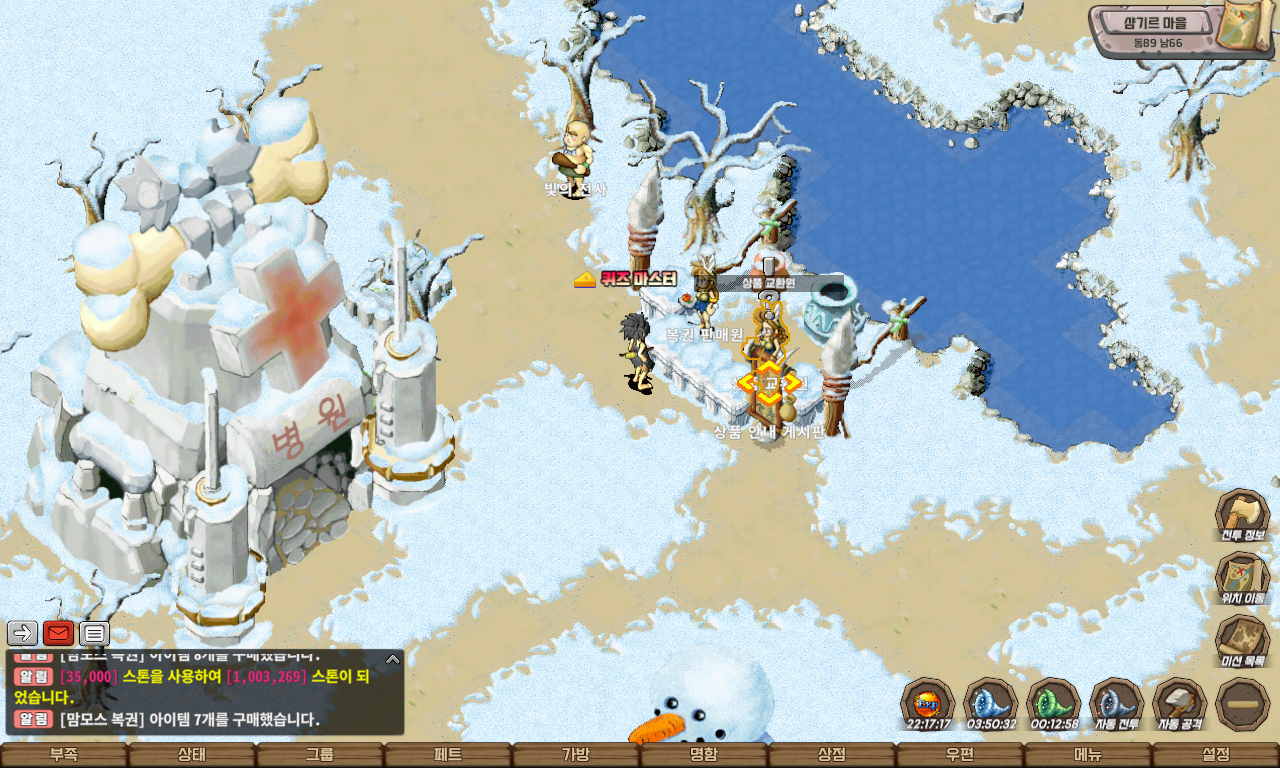
Task: Open the 상점 (shop) menu
Action: tap(832, 755)
